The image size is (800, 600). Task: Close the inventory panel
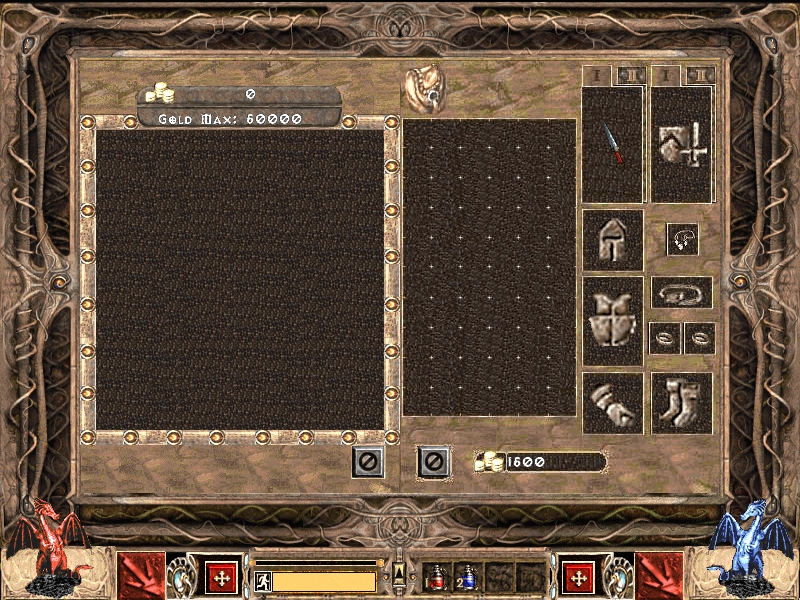coord(432,461)
